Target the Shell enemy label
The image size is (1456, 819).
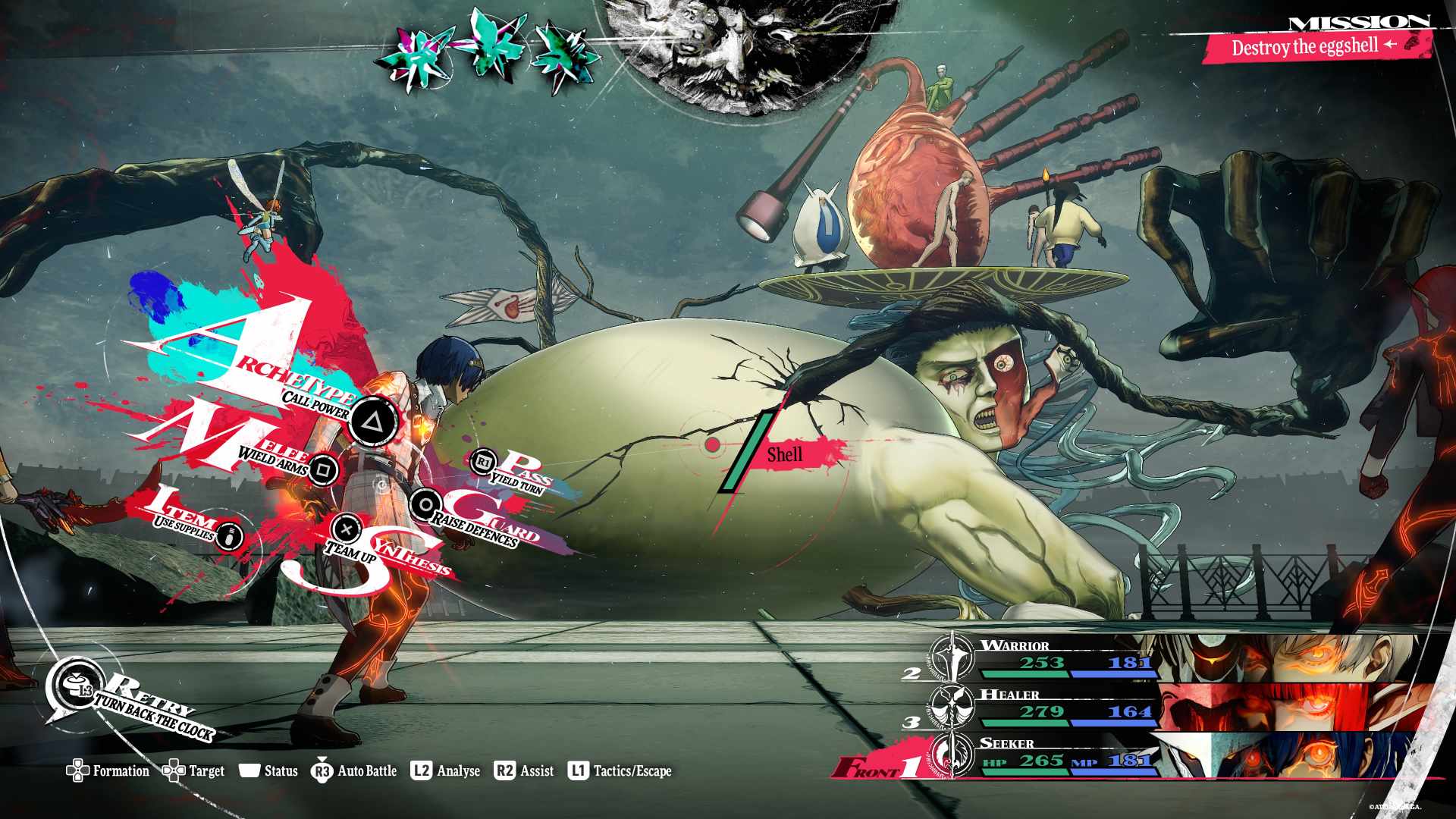tap(785, 455)
